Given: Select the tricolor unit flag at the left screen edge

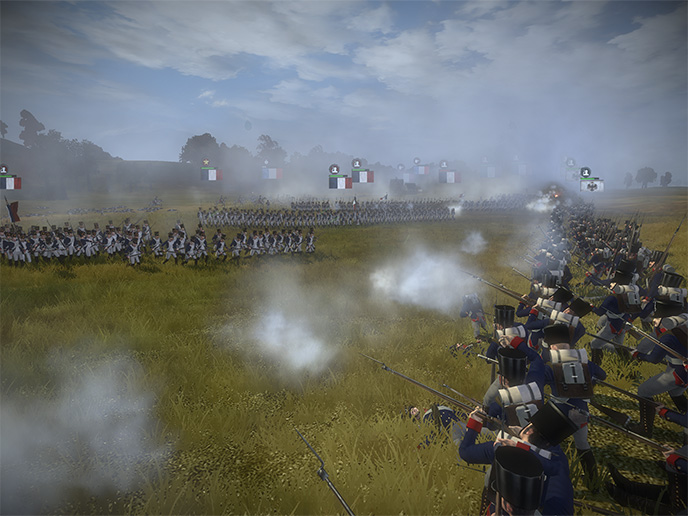Looking at the screenshot, I should (x=9, y=183).
